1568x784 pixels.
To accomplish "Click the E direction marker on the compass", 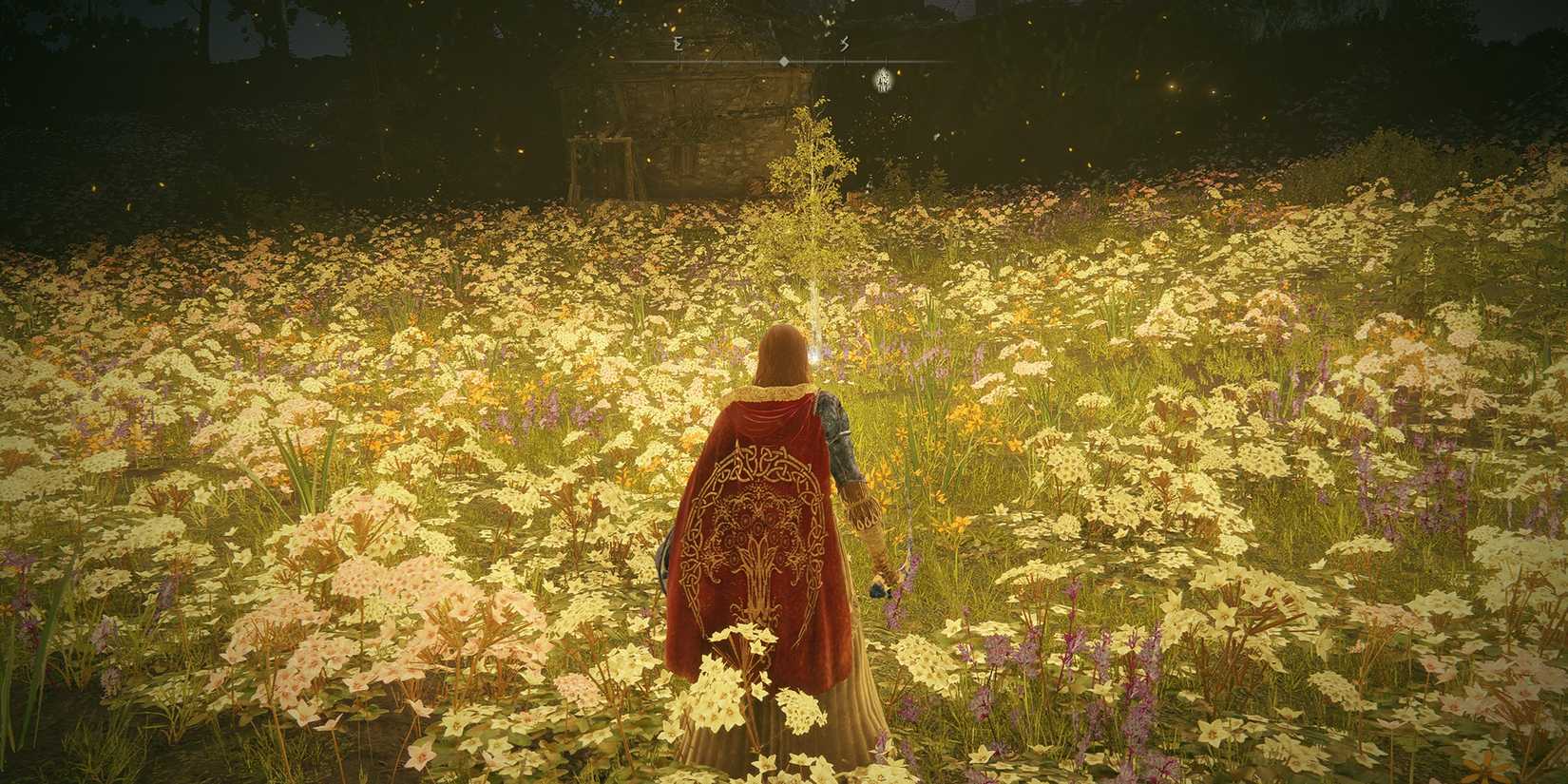I will pos(677,44).
